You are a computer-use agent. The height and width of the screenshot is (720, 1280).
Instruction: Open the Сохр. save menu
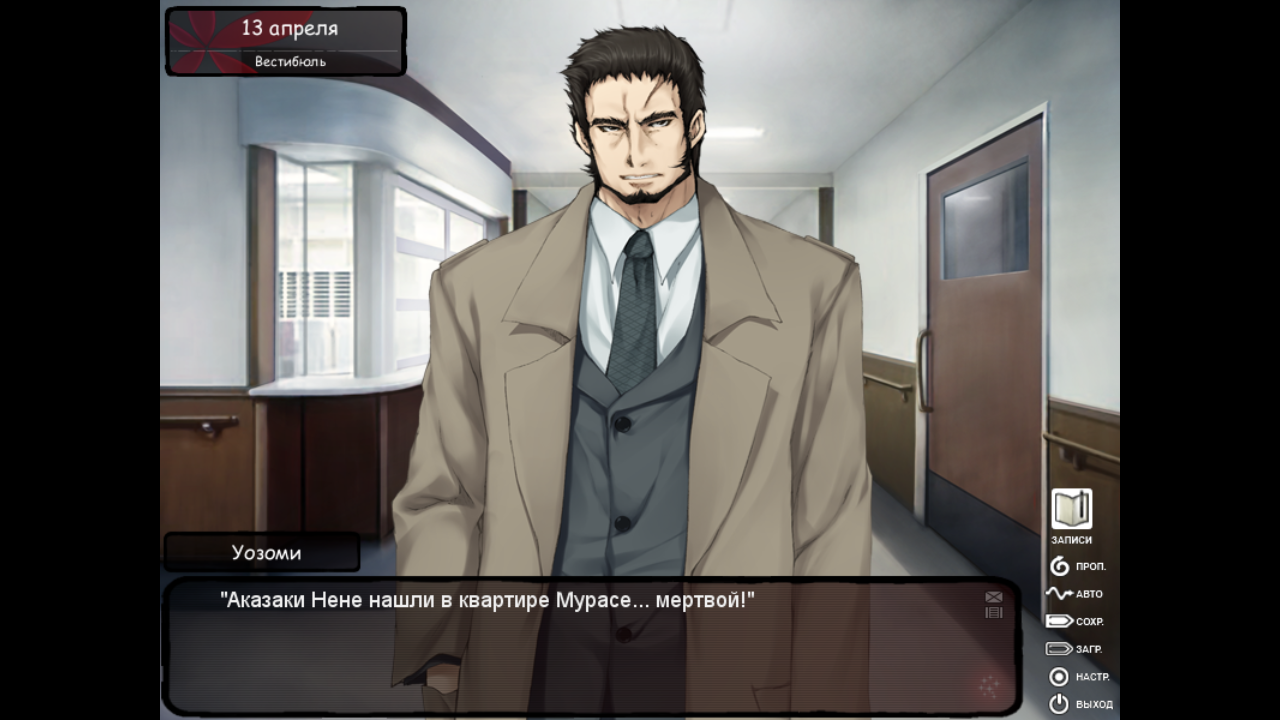(x=1075, y=621)
